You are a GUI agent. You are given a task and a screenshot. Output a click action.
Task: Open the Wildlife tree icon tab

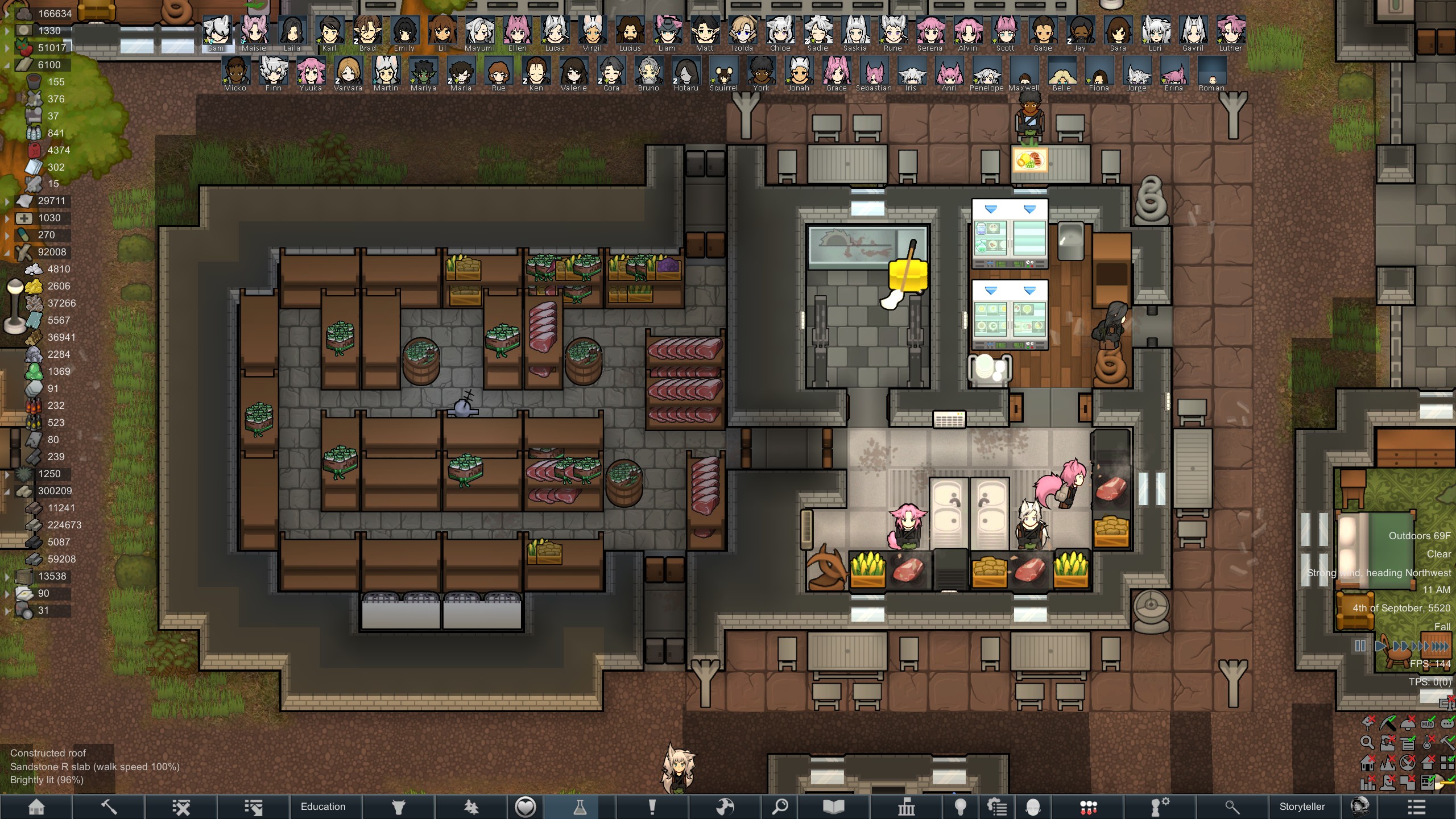click(471, 806)
